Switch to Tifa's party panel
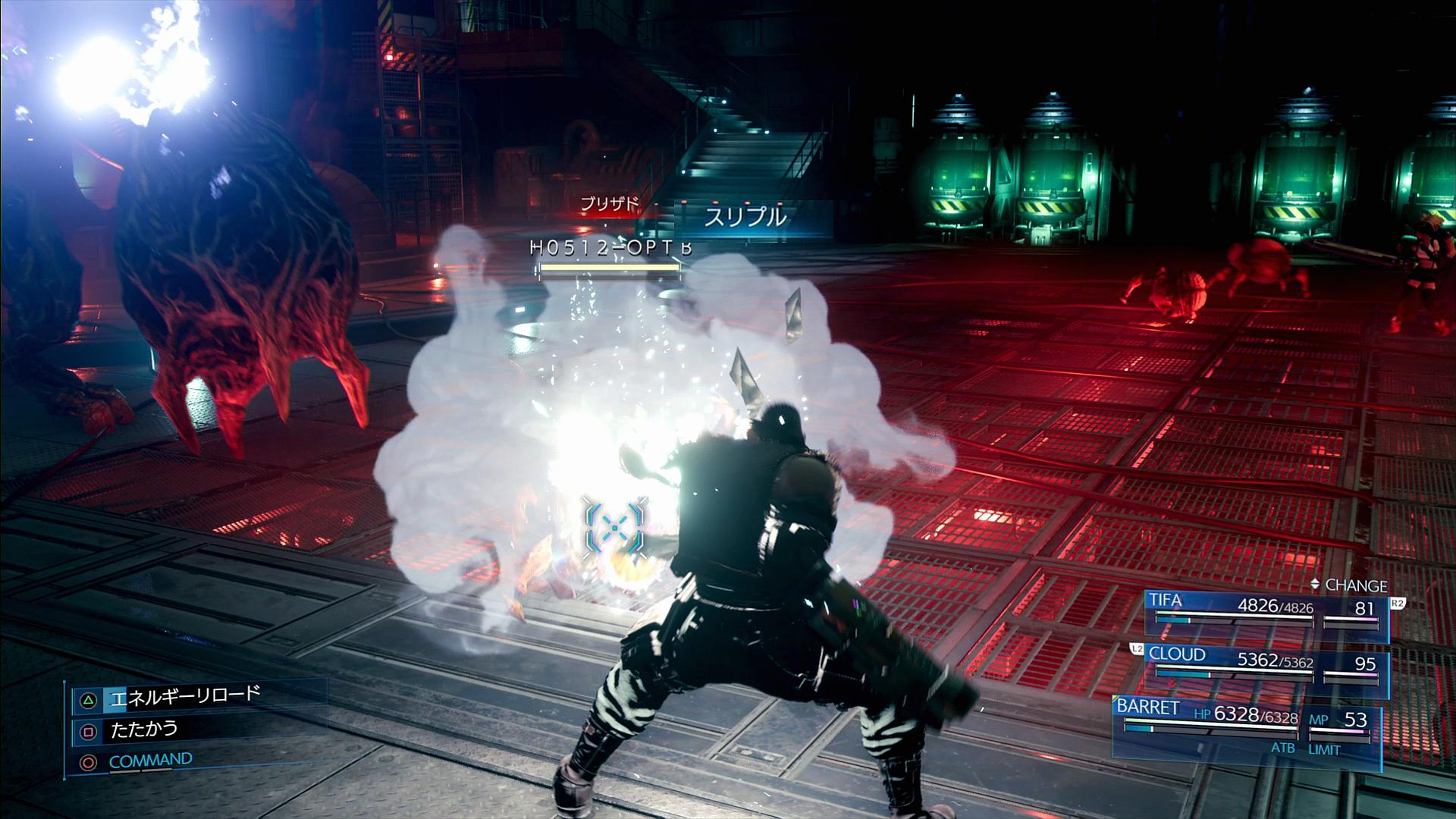 point(1265,611)
